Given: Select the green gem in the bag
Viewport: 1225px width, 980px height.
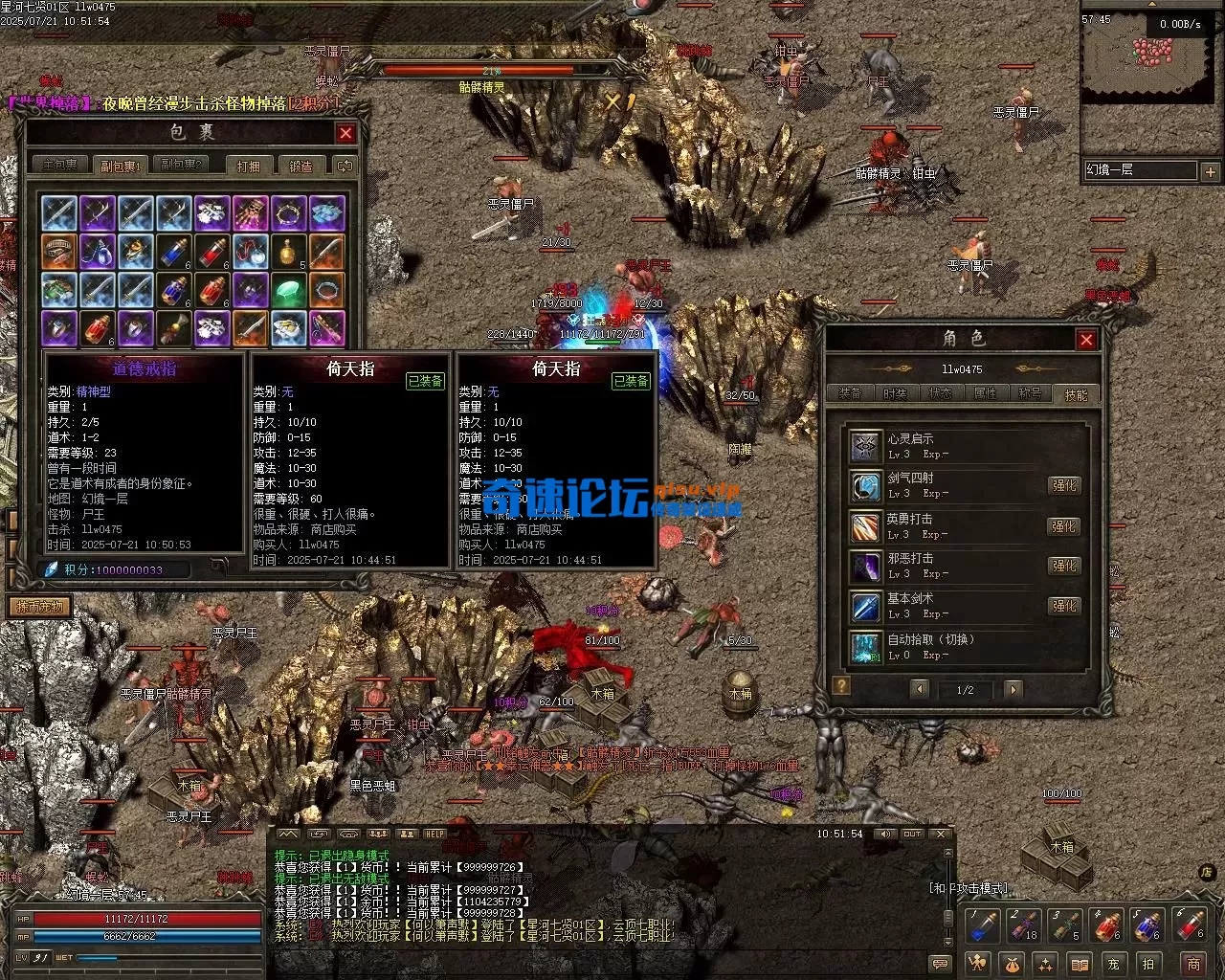Looking at the screenshot, I should coord(289,289).
